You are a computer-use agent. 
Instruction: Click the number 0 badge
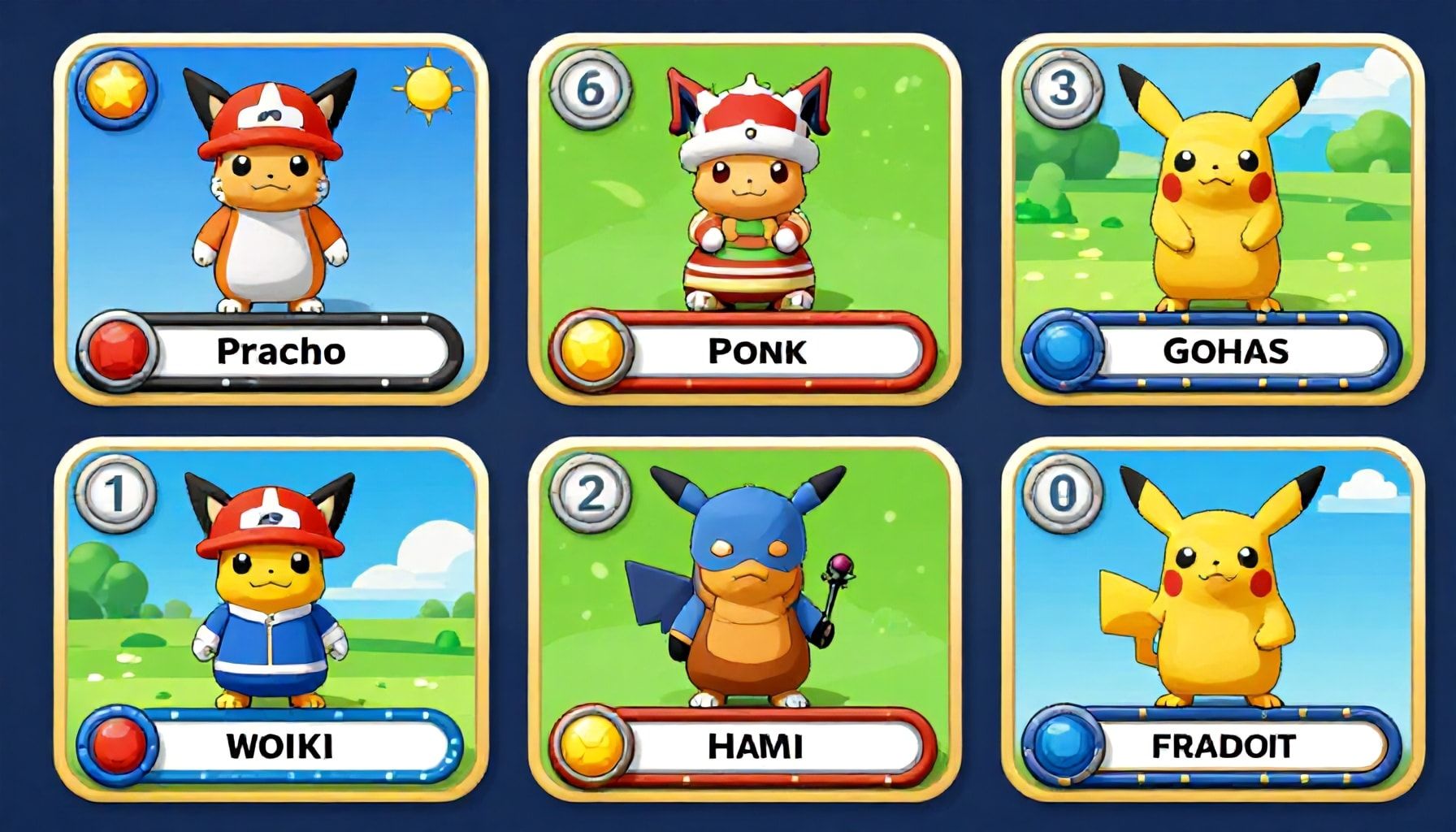[1062, 492]
